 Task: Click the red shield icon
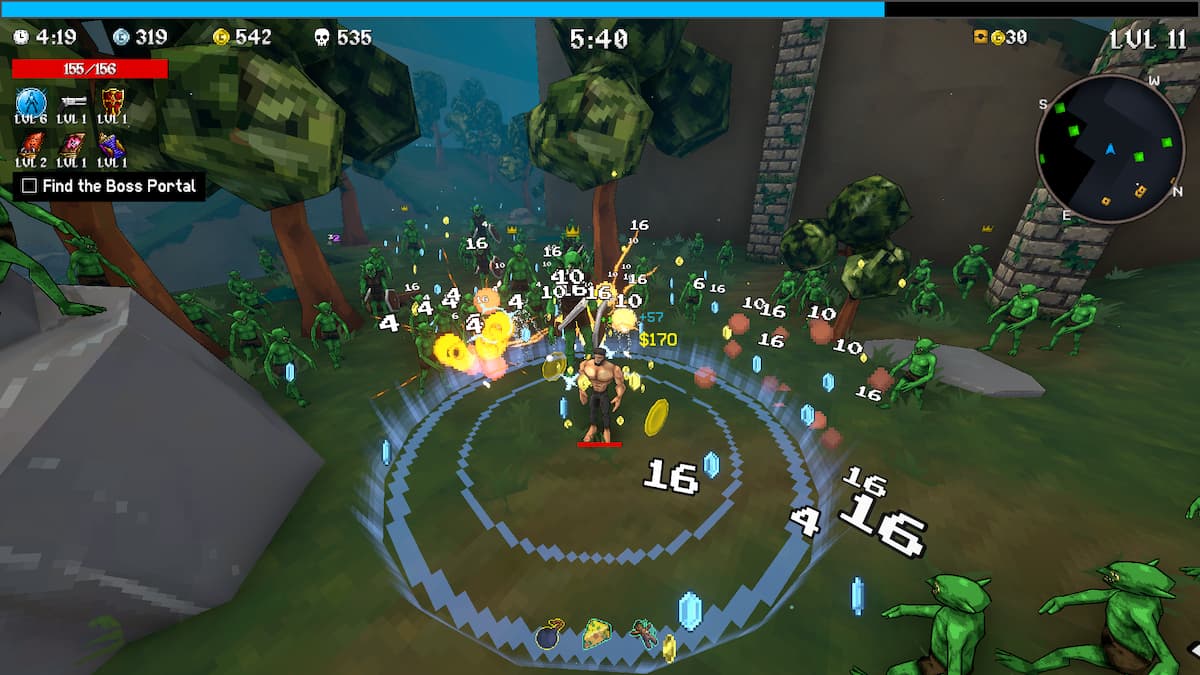(112, 102)
